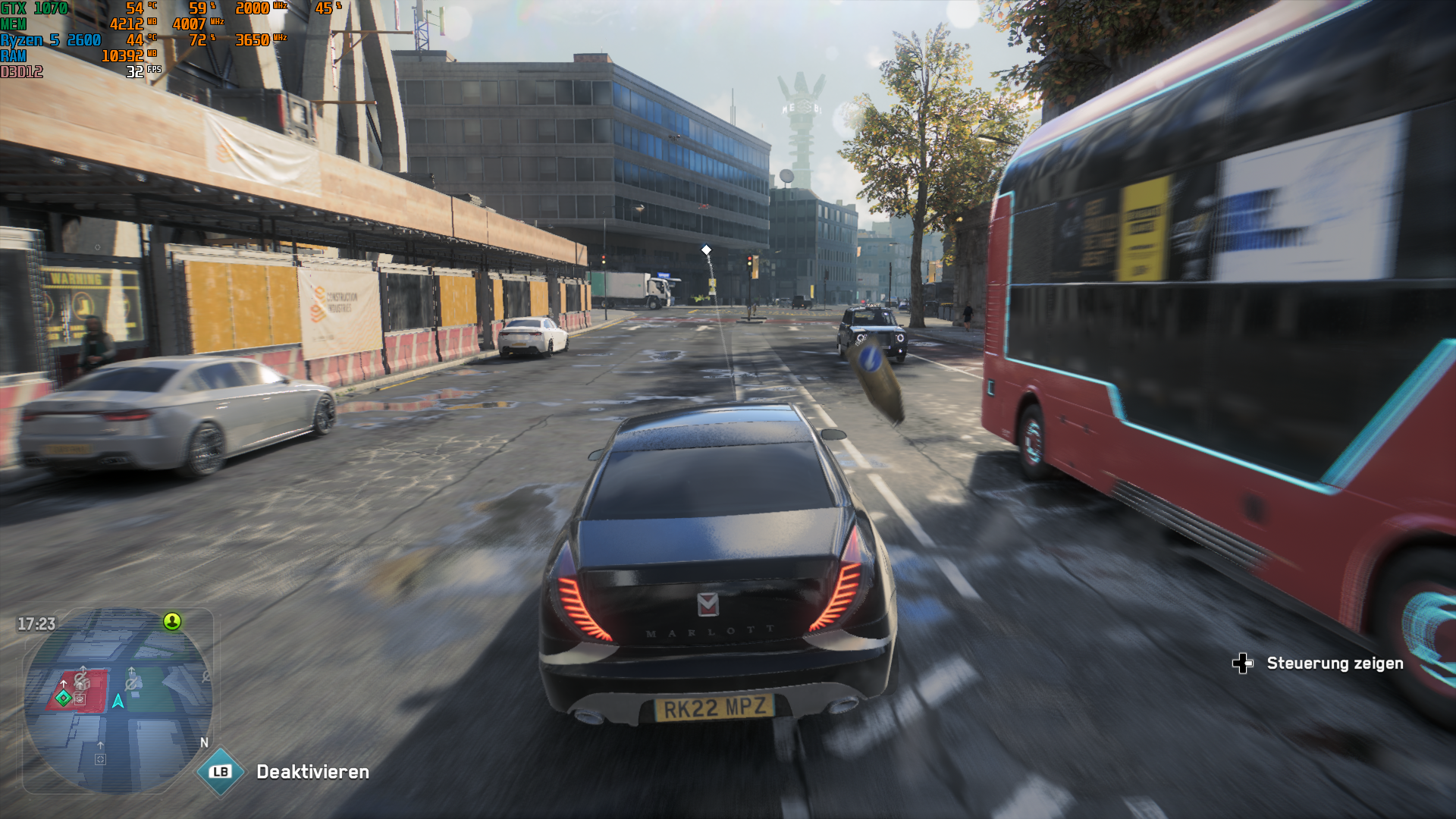Screen dimensions: 1456x819
Task: Click the green character avatar above the minimap
Action: [171, 622]
